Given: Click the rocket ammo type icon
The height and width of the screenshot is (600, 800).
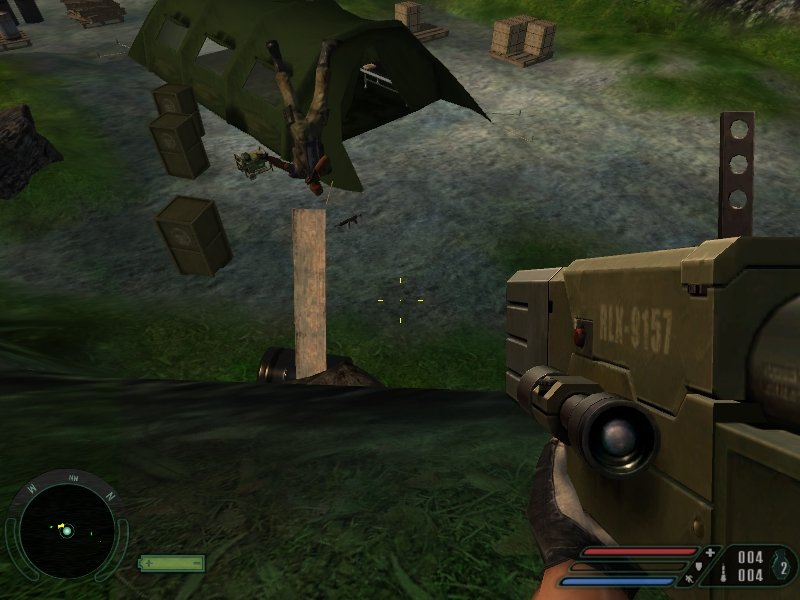Looking at the screenshot, I should [724, 573].
